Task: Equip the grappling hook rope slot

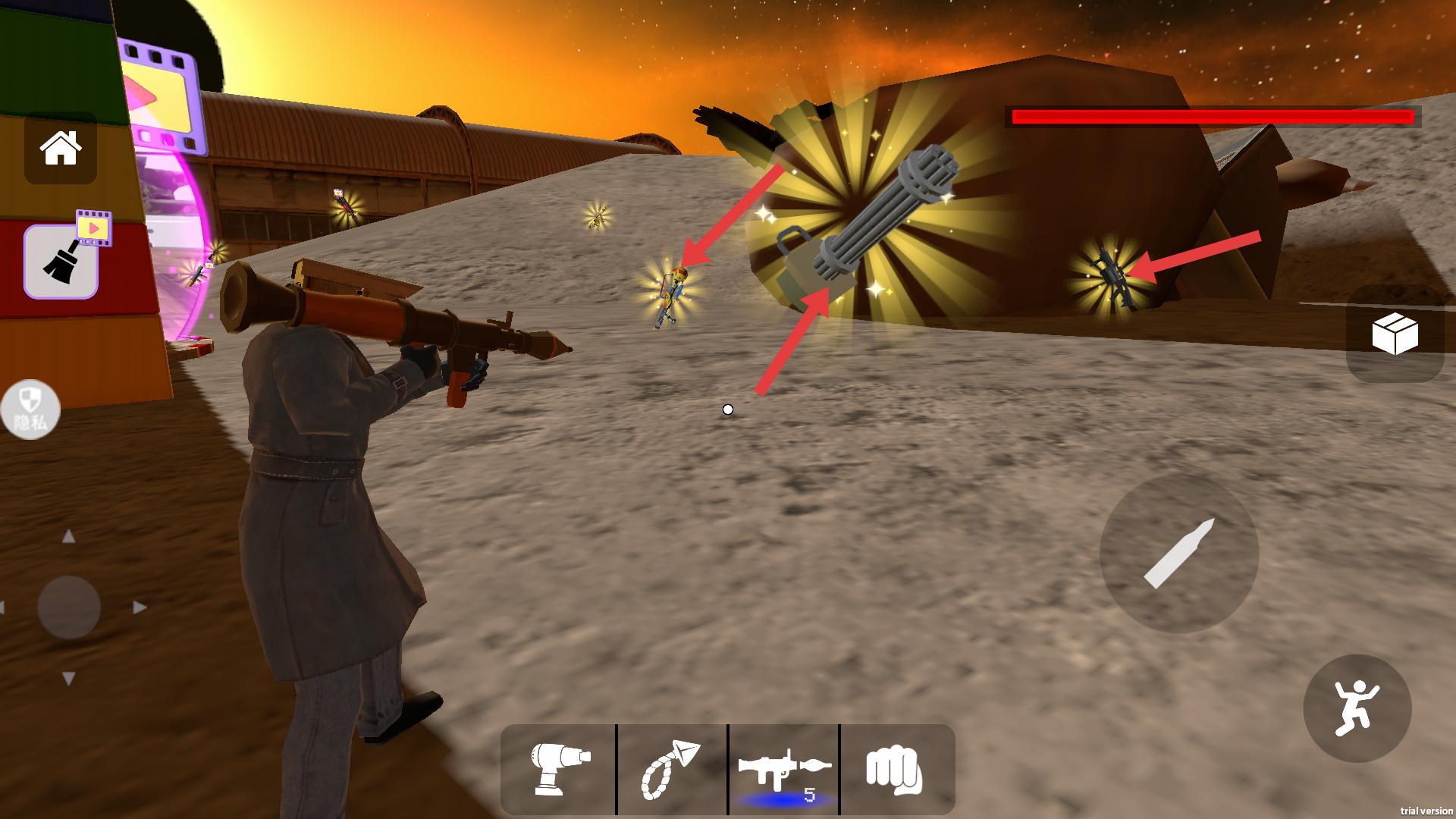Action: point(672,769)
